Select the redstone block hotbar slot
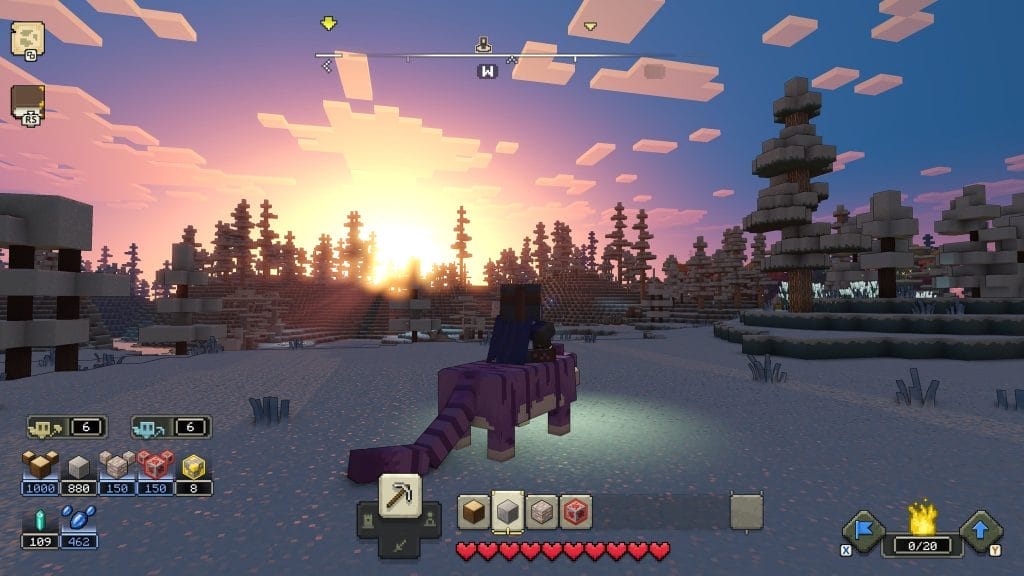The width and height of the screenshot is (1024, 576). [x=576, y=511]
